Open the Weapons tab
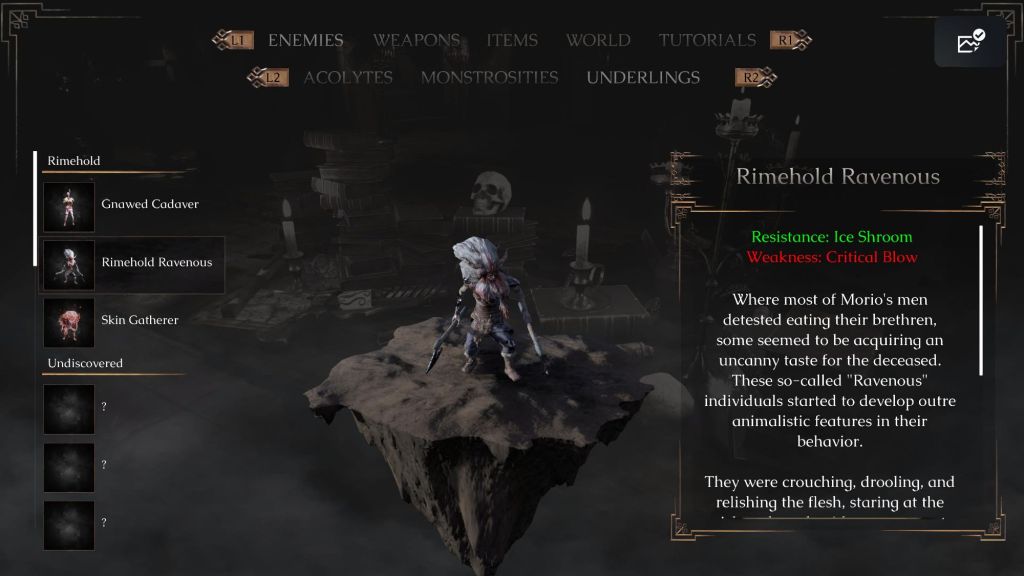 [416, 41]
